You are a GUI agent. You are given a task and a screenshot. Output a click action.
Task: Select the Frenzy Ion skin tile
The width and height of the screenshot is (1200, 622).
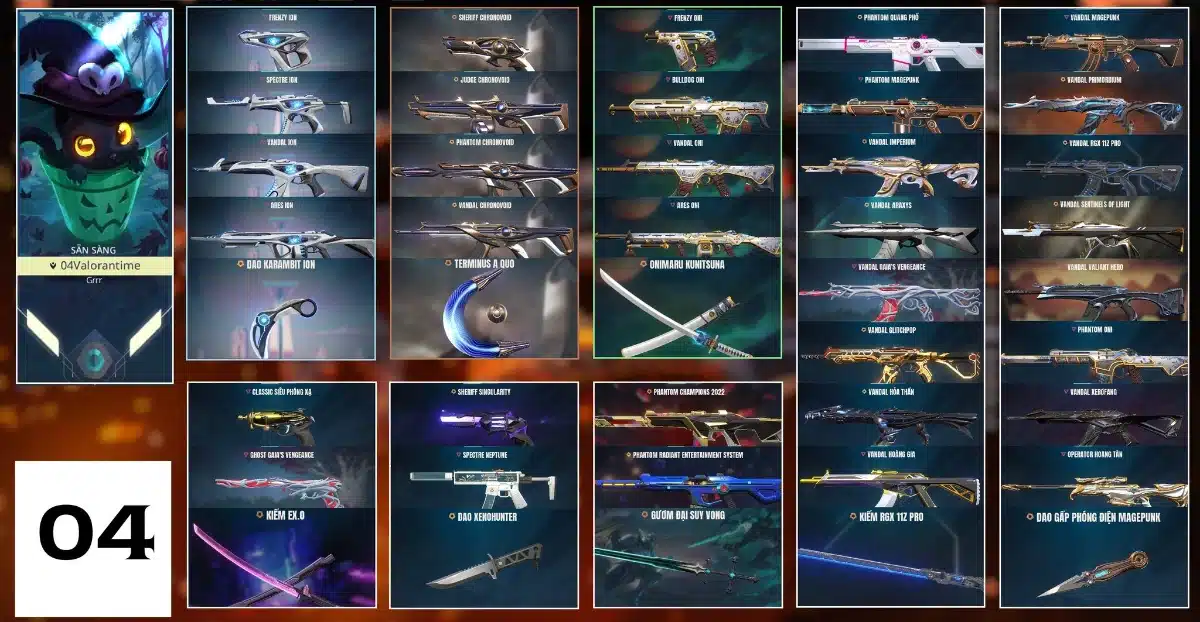[x=280, y=40]
